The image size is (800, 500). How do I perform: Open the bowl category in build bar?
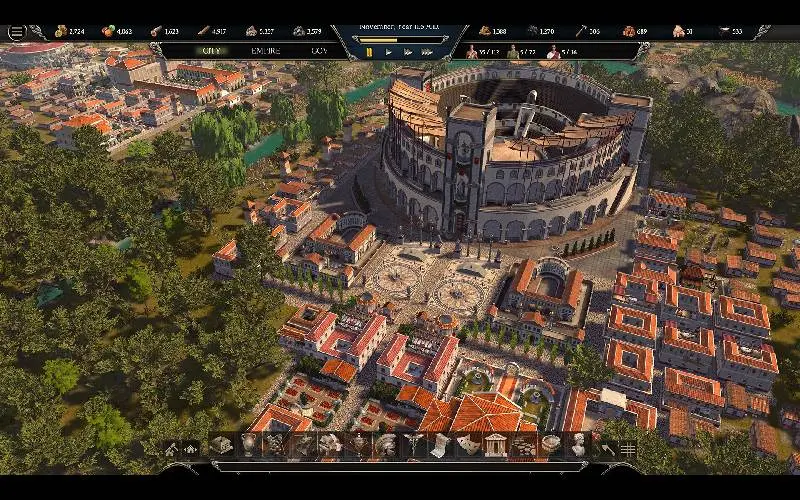click(549, 445)
